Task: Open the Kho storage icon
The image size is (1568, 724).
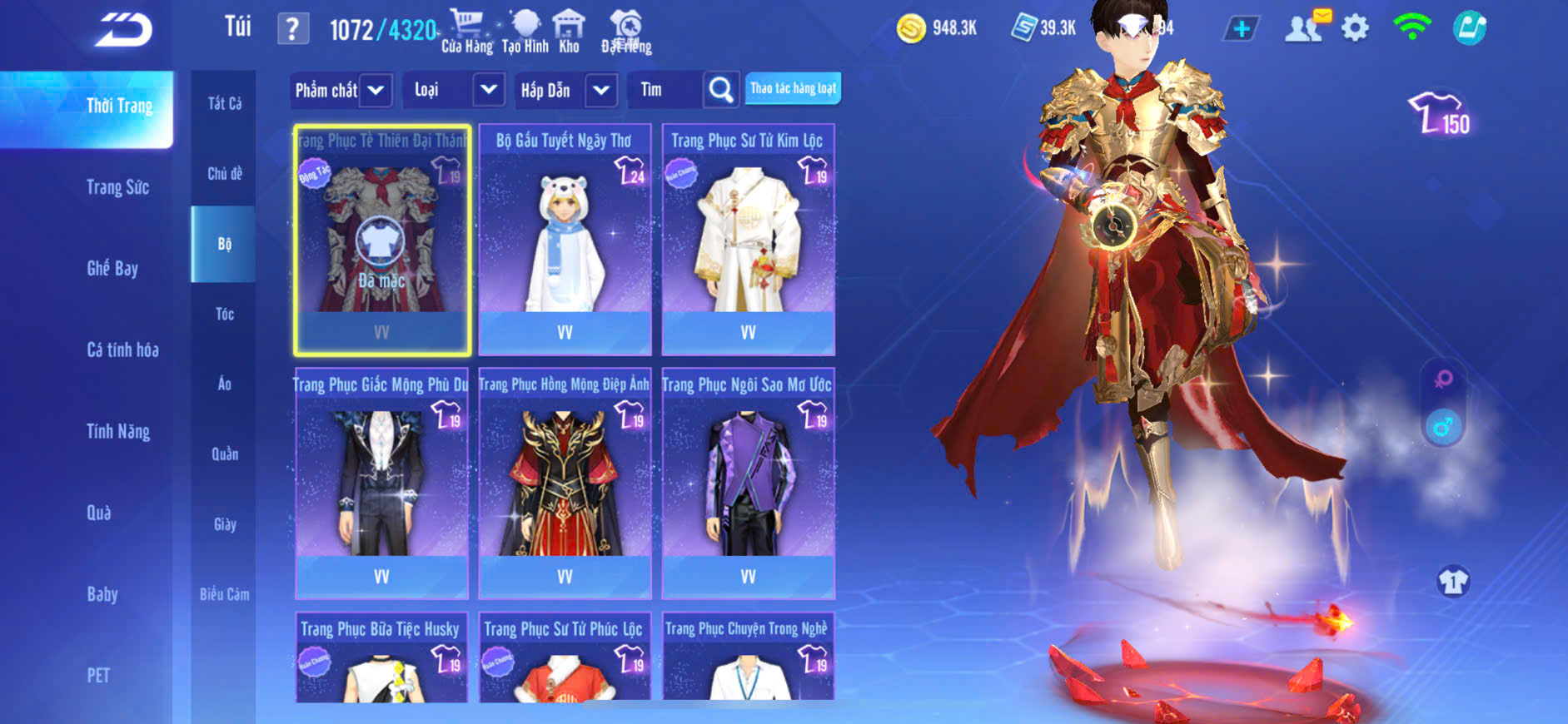Action: [569, 32]
